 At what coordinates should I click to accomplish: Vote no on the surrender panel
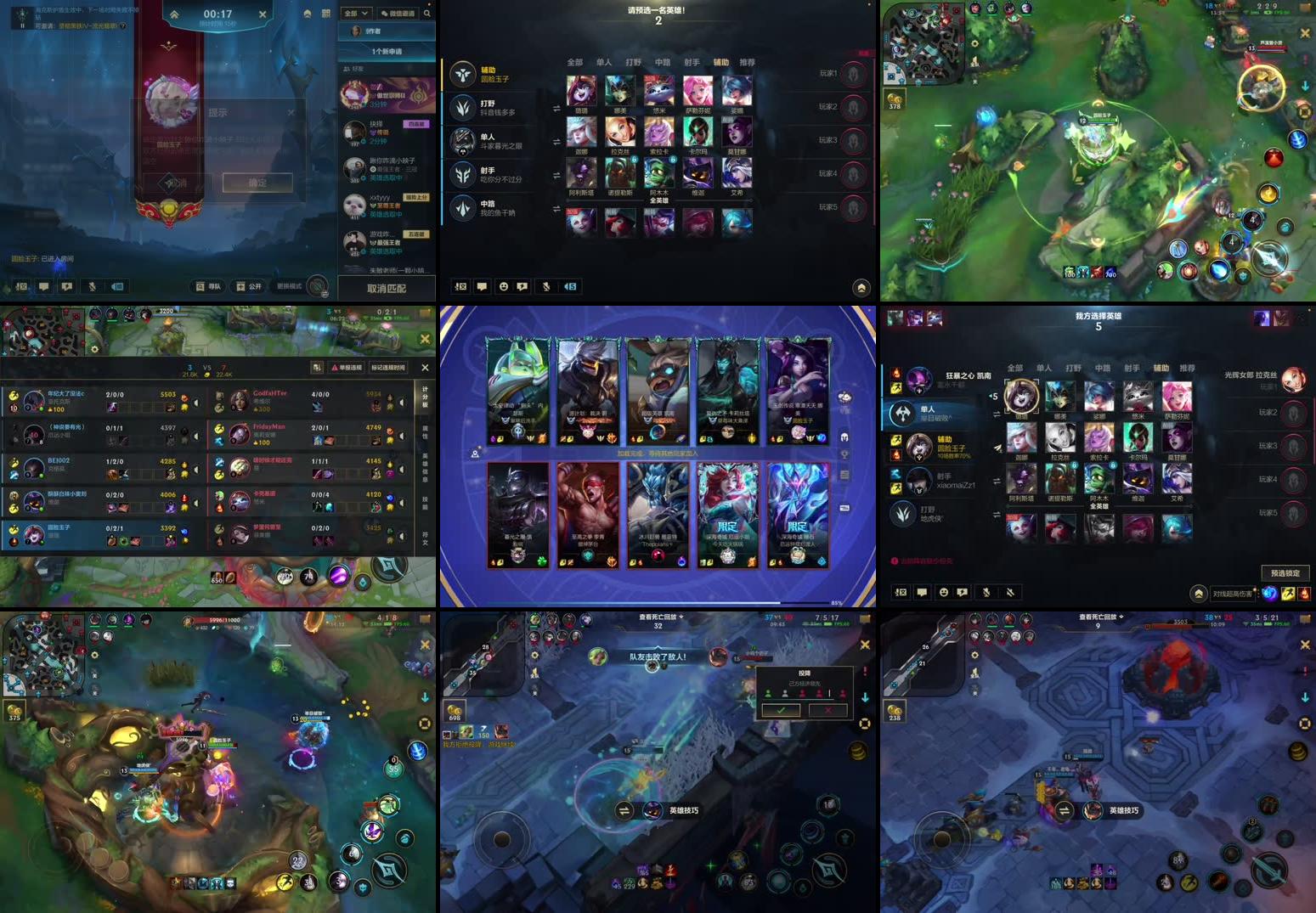coord(827,710)
